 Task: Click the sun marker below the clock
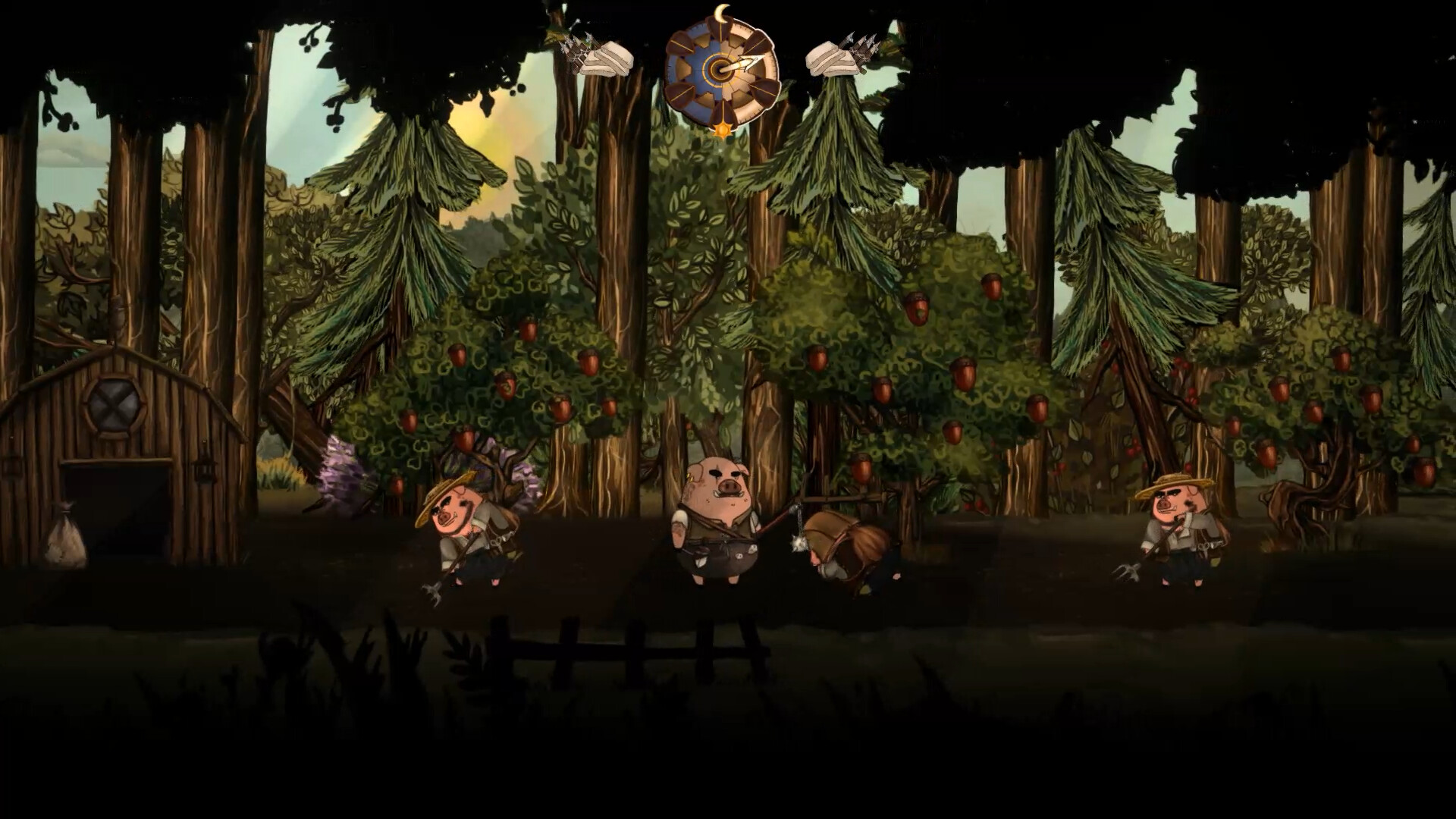721,130
